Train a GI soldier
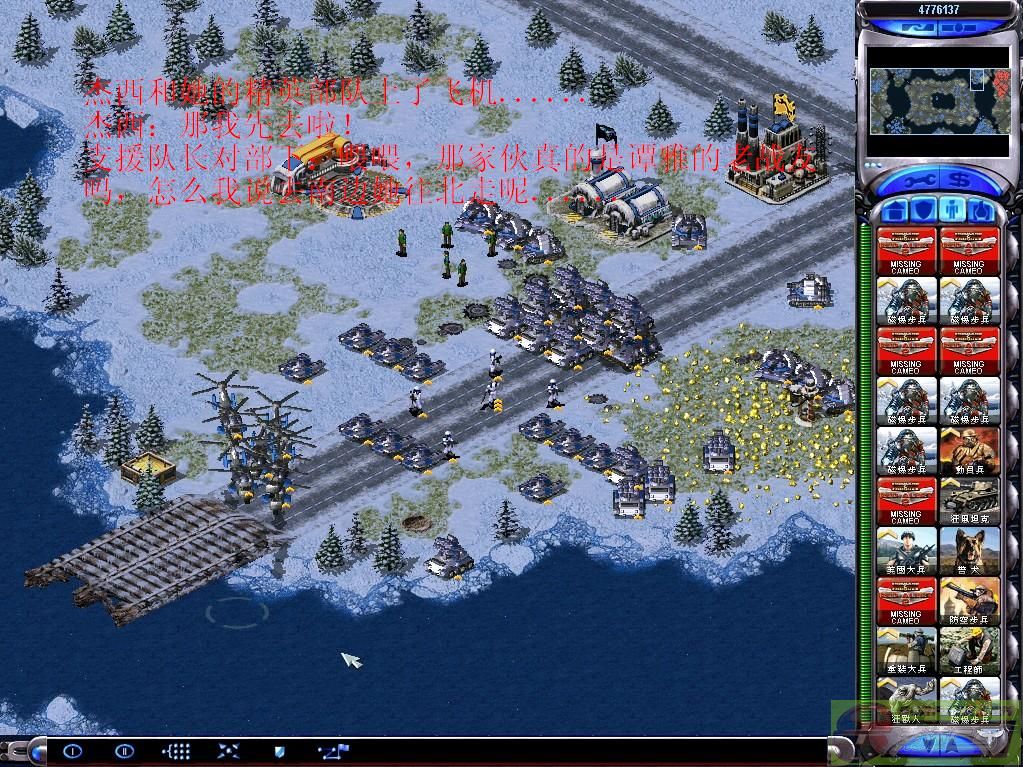The height and width of the screenshot is (767, 1023). [907, 551]
